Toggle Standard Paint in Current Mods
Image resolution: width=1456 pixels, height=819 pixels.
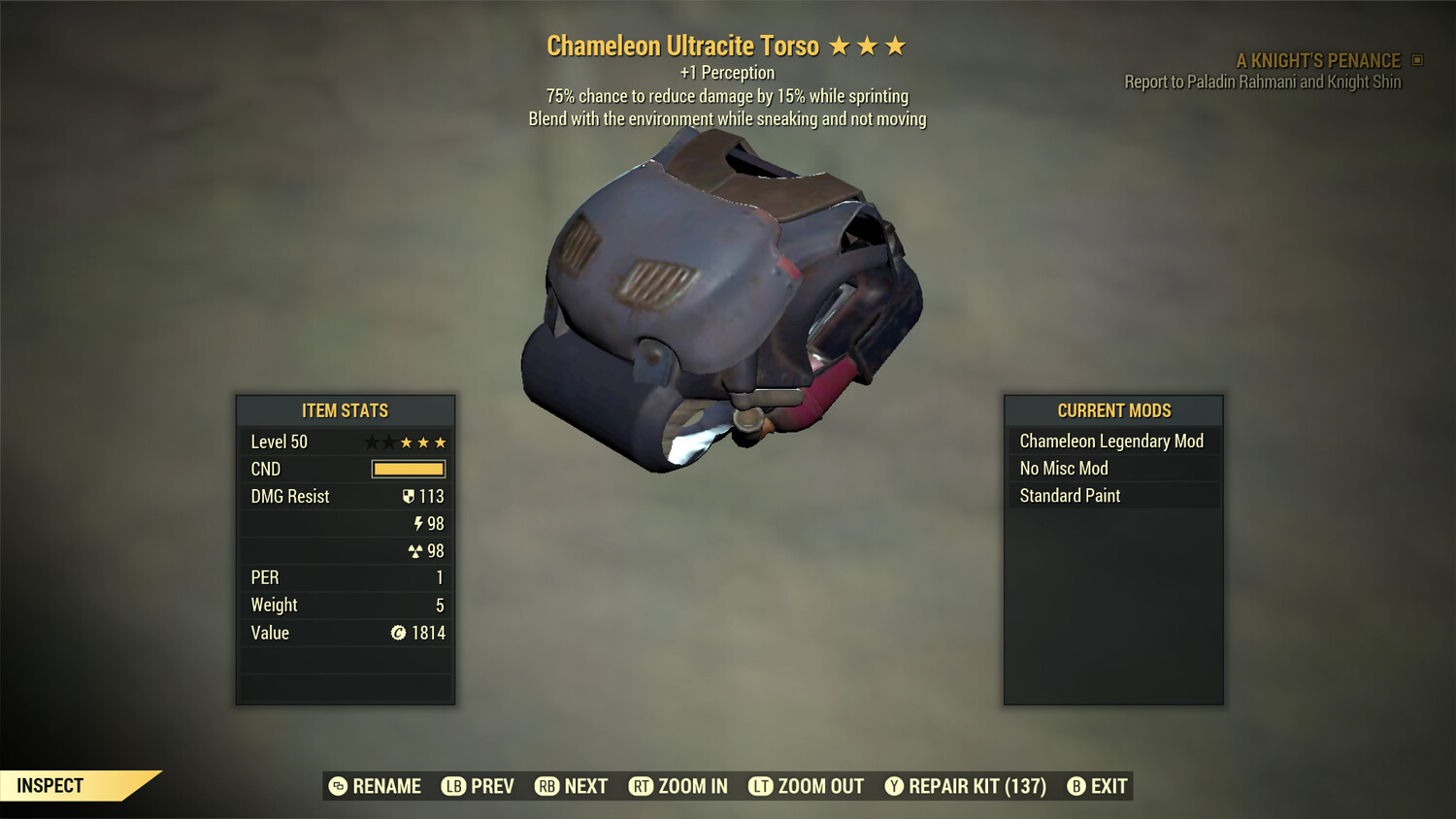1069,496
